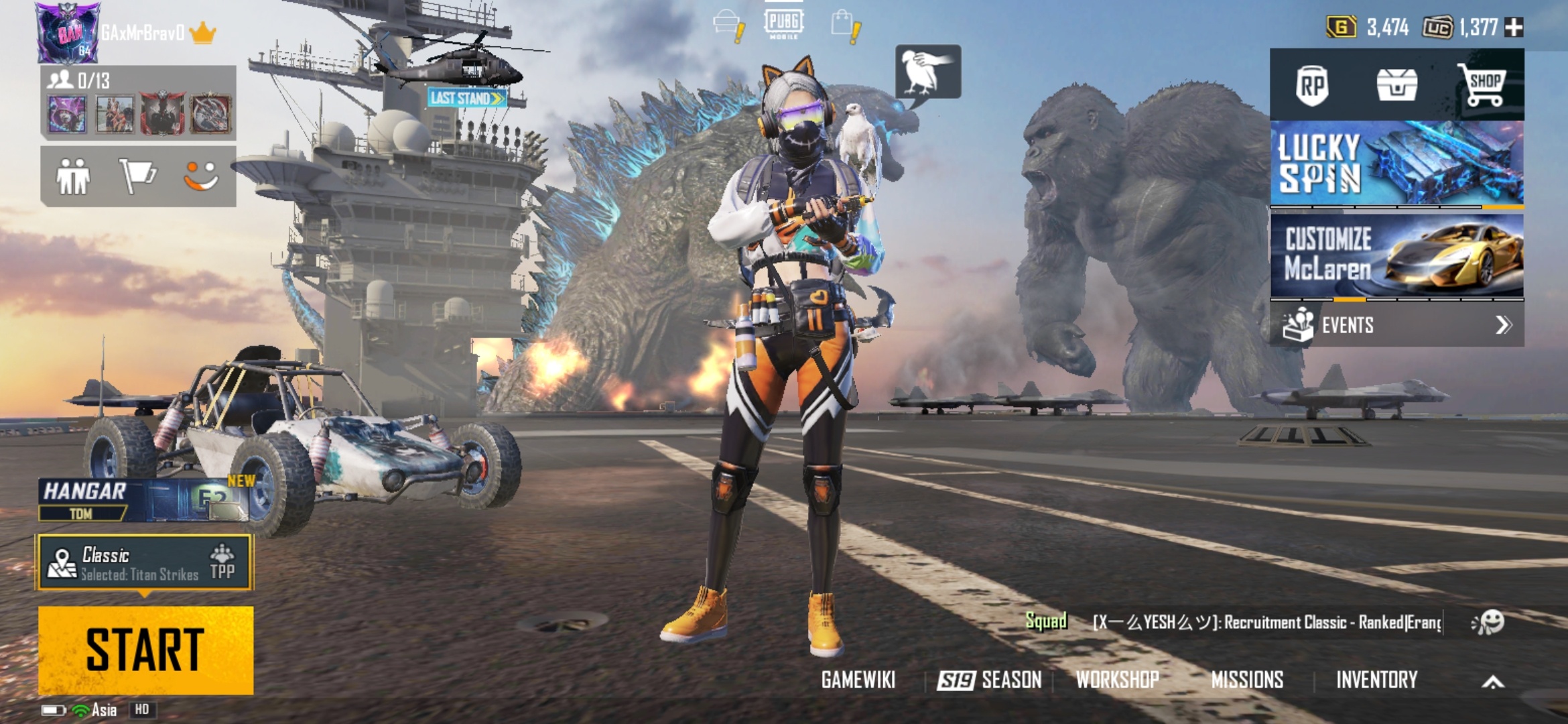Viewport: 1568px width, 724px height.
Task: Open the GameWiki
Action: click(x=858, y=680)
